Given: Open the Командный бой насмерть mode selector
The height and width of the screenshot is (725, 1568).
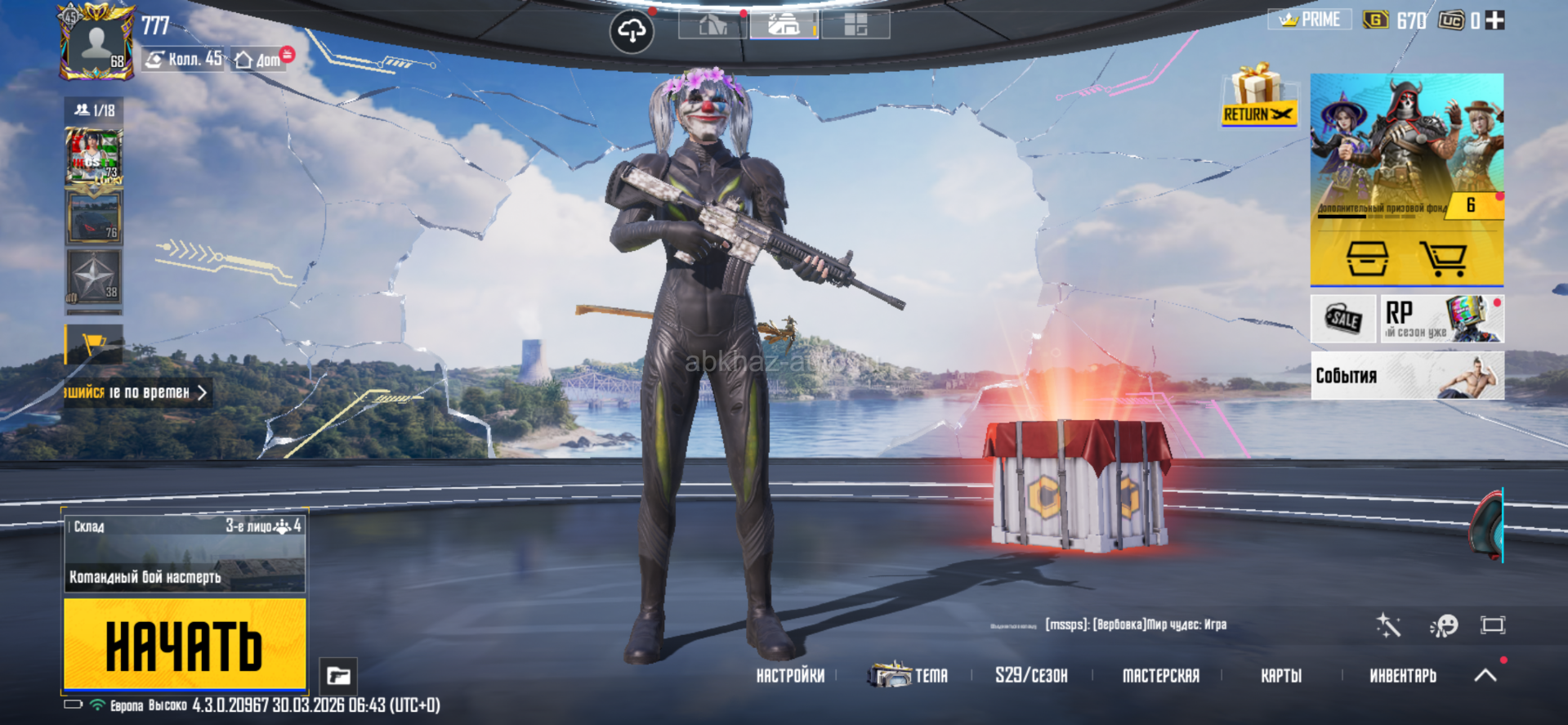Looking at the screenshot, I should pos(185,552).
